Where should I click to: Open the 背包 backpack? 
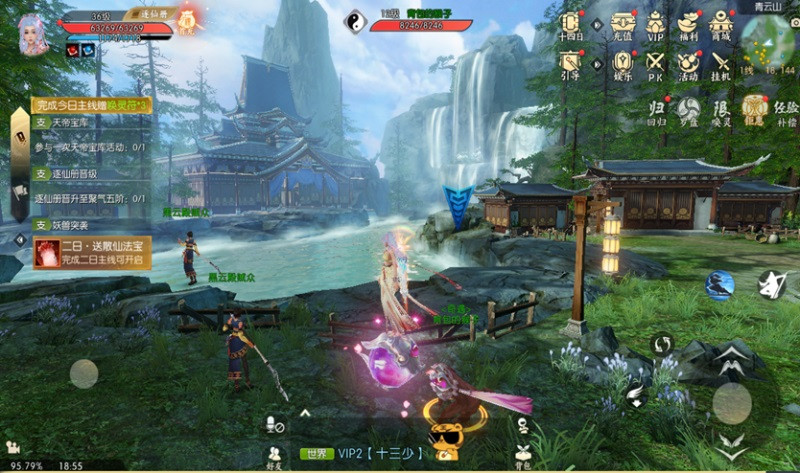pos(522,456)
